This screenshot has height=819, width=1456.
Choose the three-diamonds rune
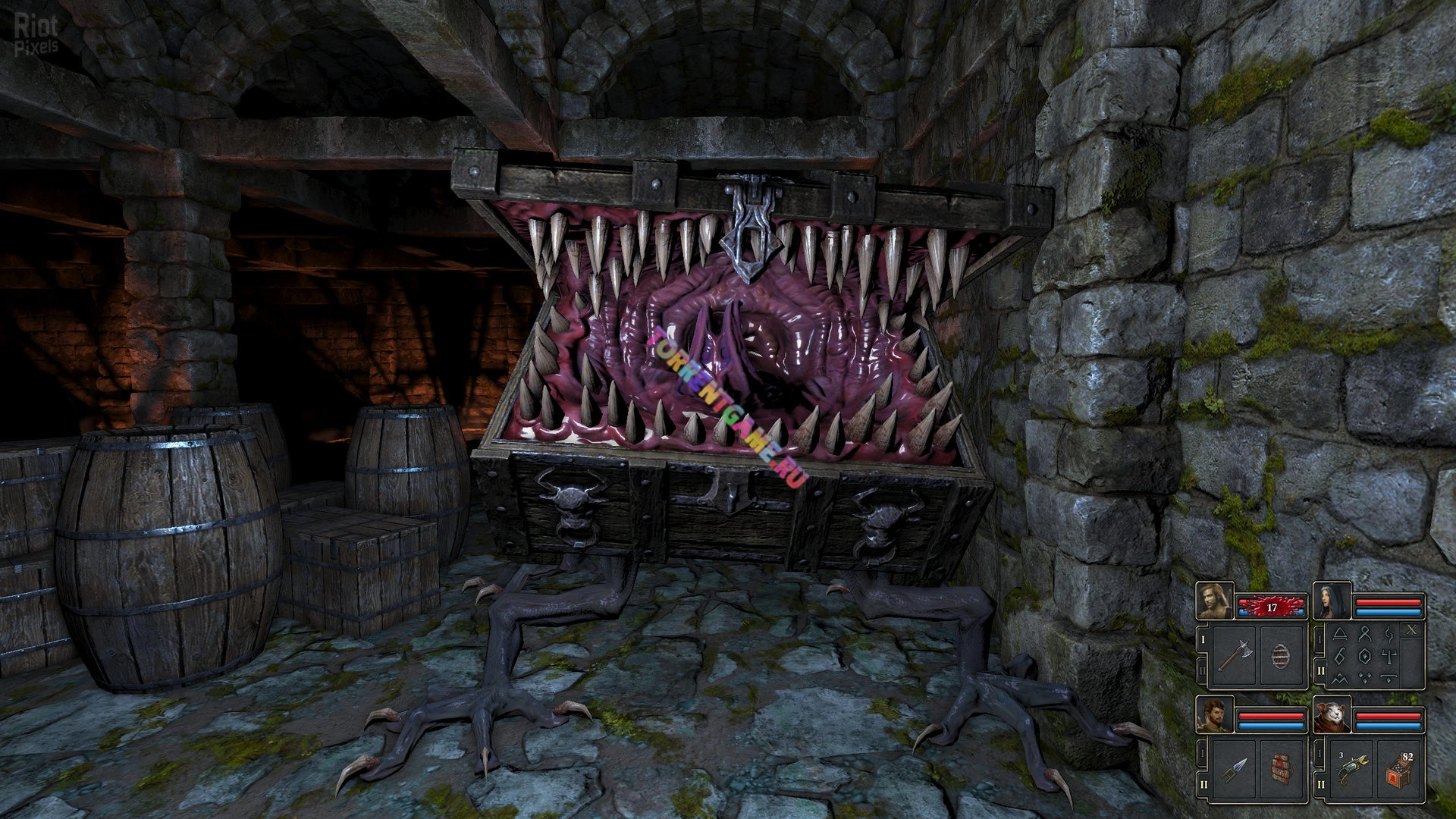click(1365, 677)
